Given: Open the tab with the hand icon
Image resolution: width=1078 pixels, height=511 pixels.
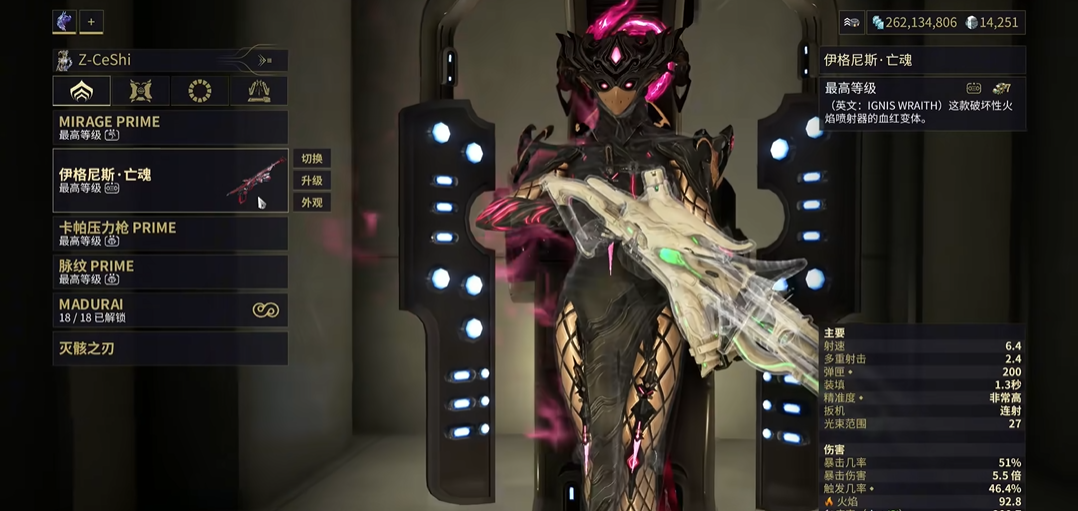Looking at the screenshot, I should pyautogui.click(x=259, y=91).
